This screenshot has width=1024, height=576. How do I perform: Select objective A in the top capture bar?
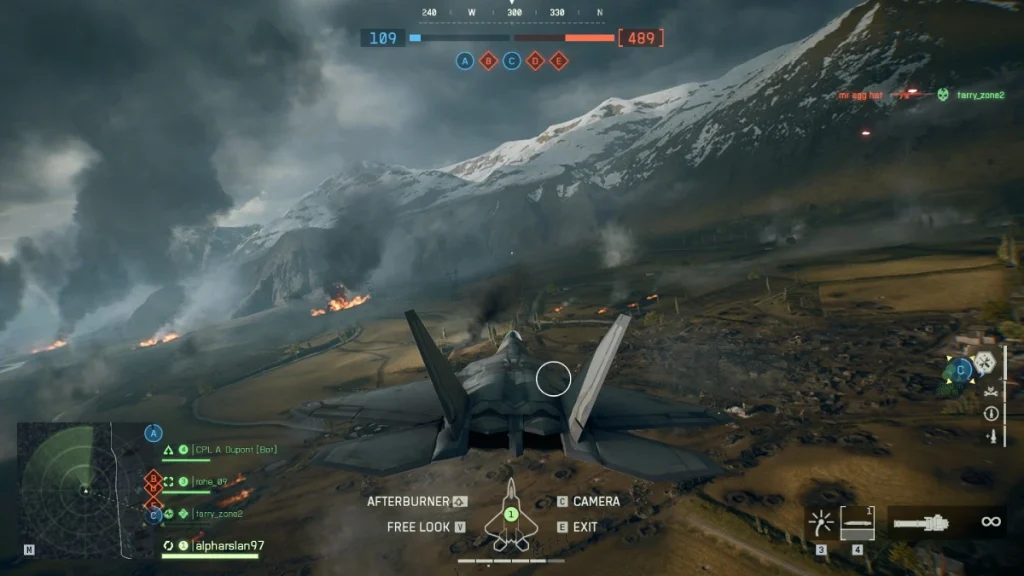(465, 61)
